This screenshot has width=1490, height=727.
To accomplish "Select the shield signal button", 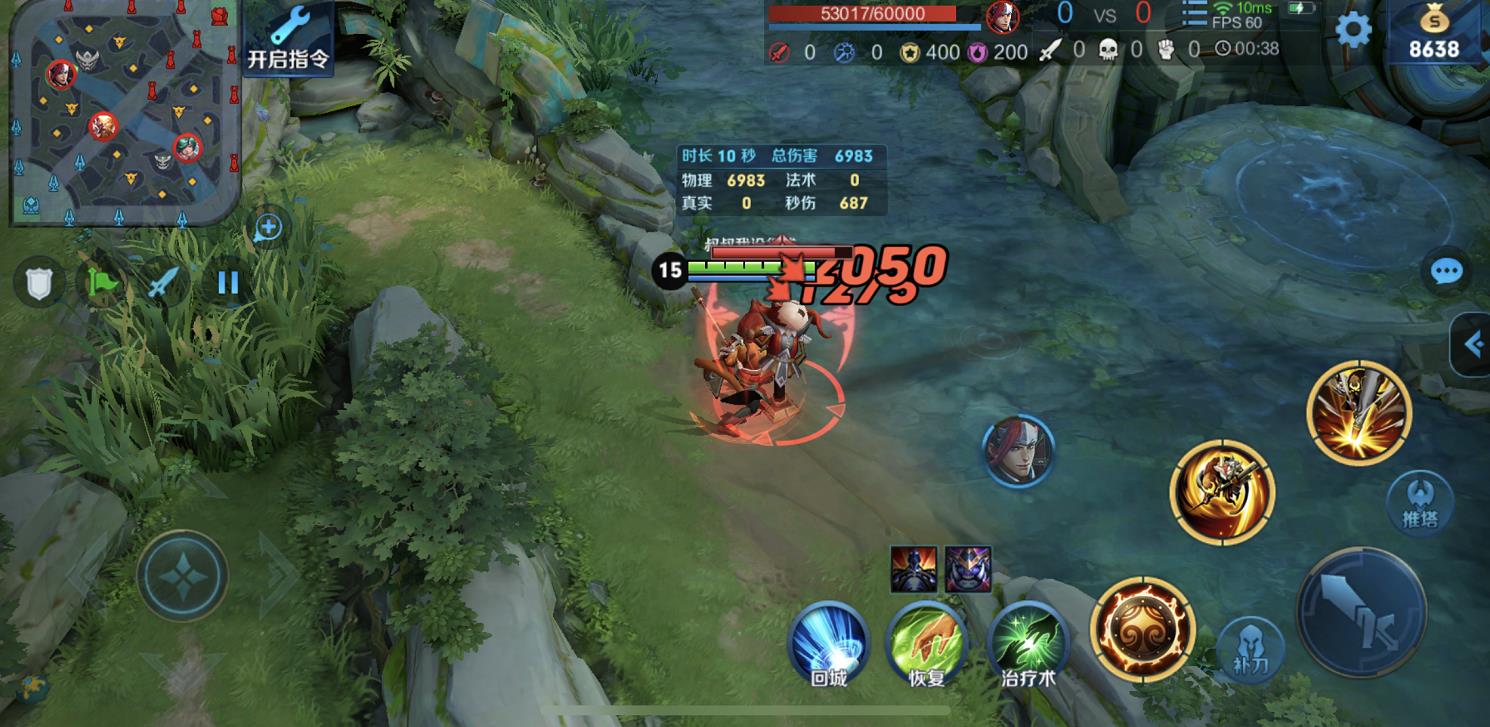I will coord(38,283).
